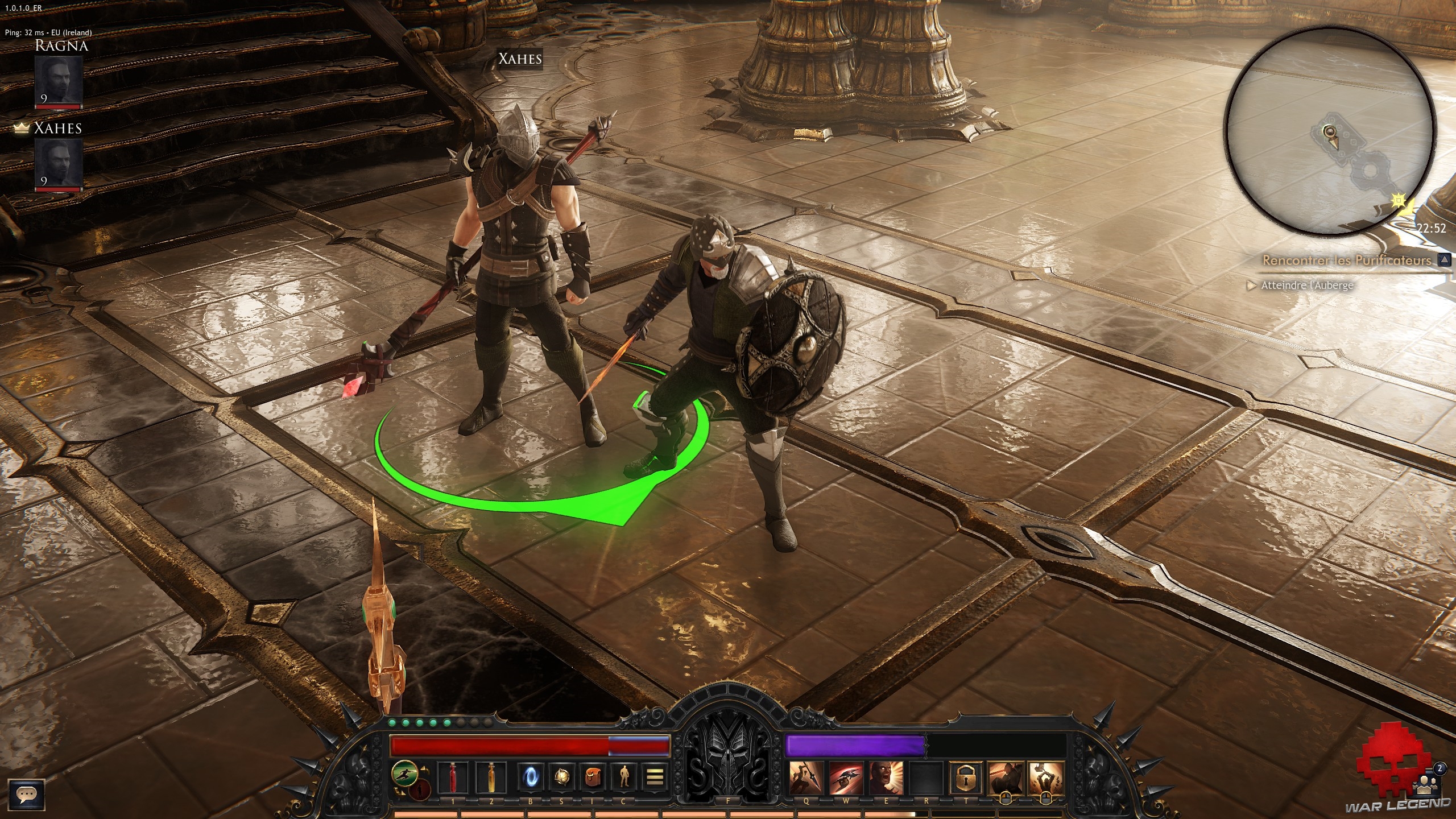Select the left-mouse sword slash skill
Screen dimensions: 1456x819
click(x=1006, y=777)
